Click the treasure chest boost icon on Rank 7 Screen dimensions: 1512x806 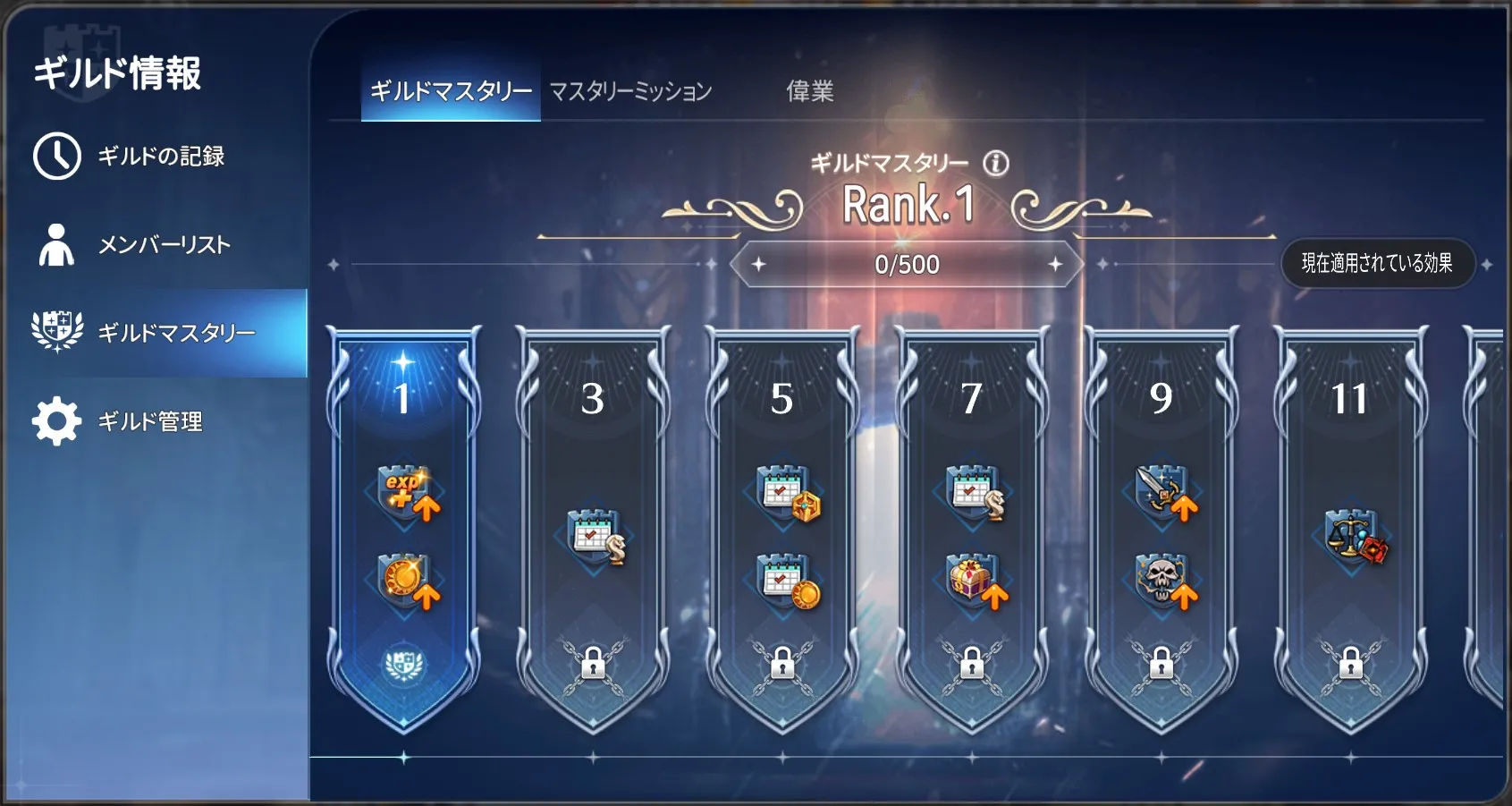point(973,581)
